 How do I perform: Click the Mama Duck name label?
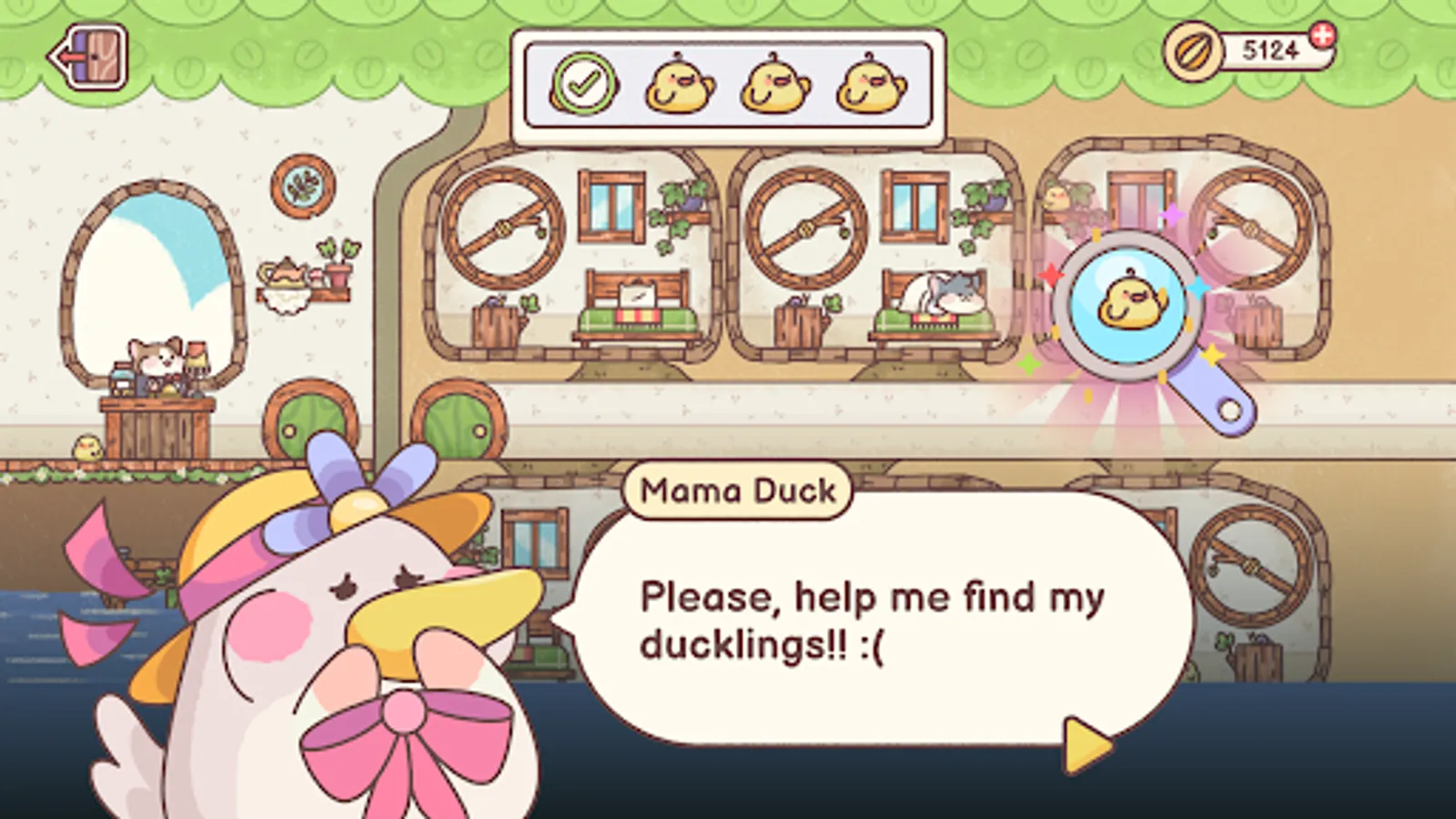737,491
